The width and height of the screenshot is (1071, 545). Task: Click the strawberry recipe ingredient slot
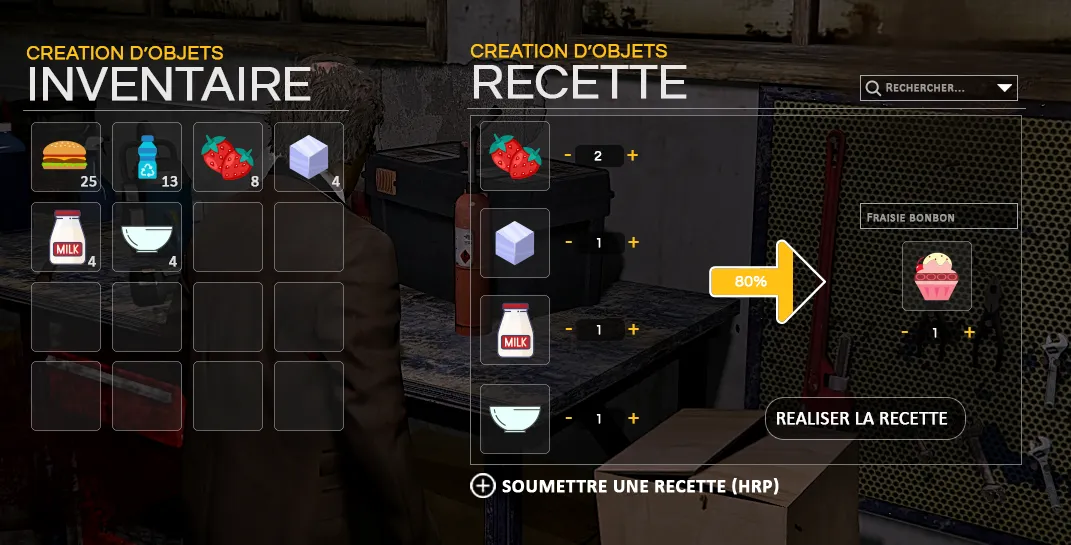click(515, 156)
